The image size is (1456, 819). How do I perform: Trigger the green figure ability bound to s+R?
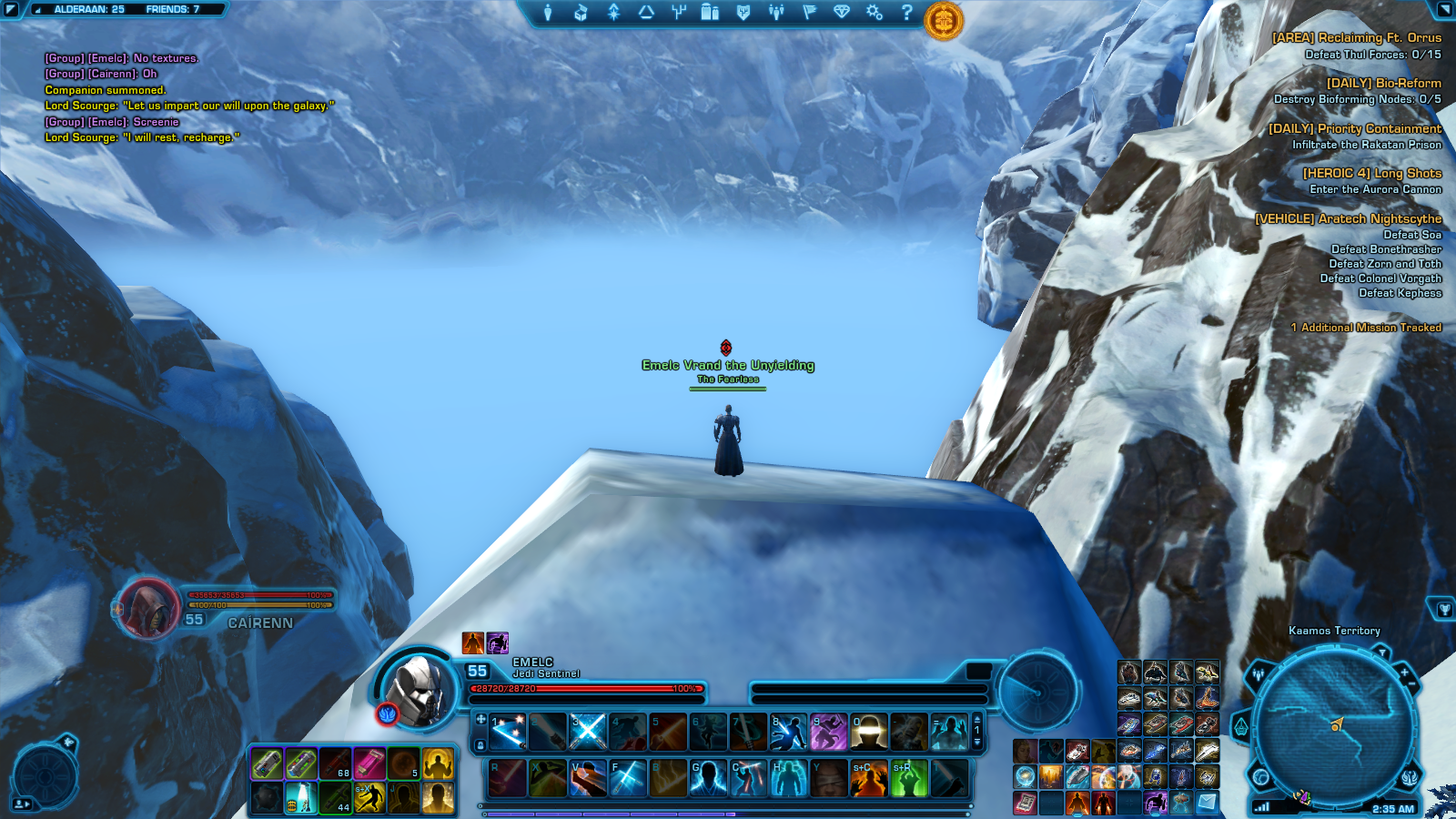908,779
